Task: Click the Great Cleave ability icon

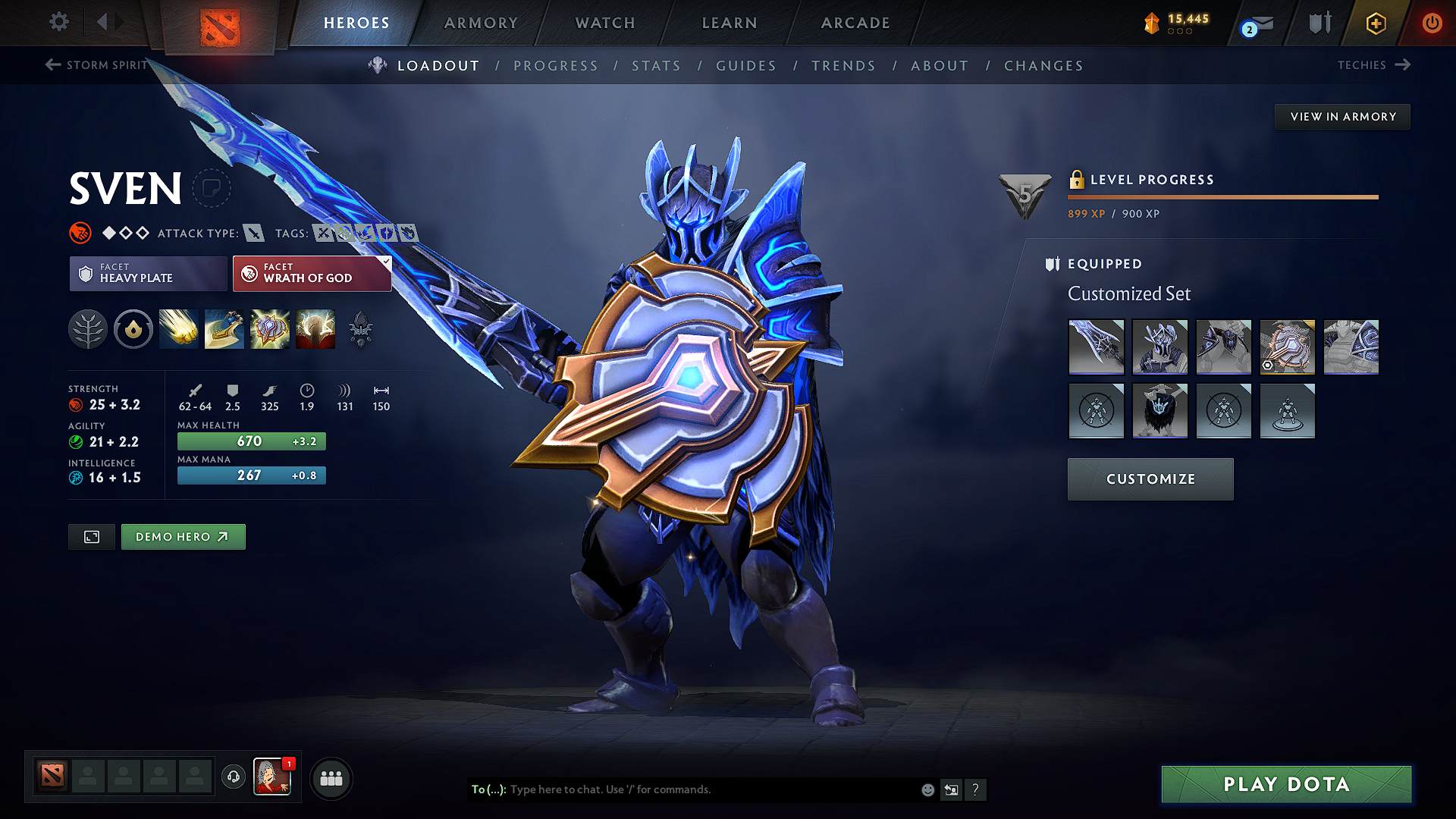Action: pyautogui.click(x=224, y=328)
